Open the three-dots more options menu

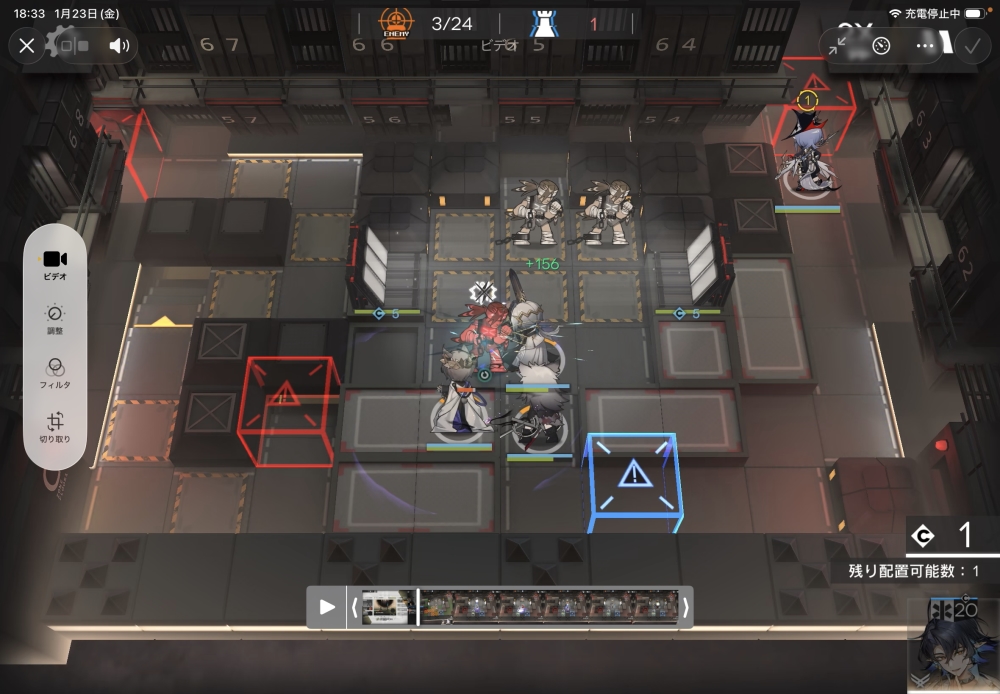point(925,45)
